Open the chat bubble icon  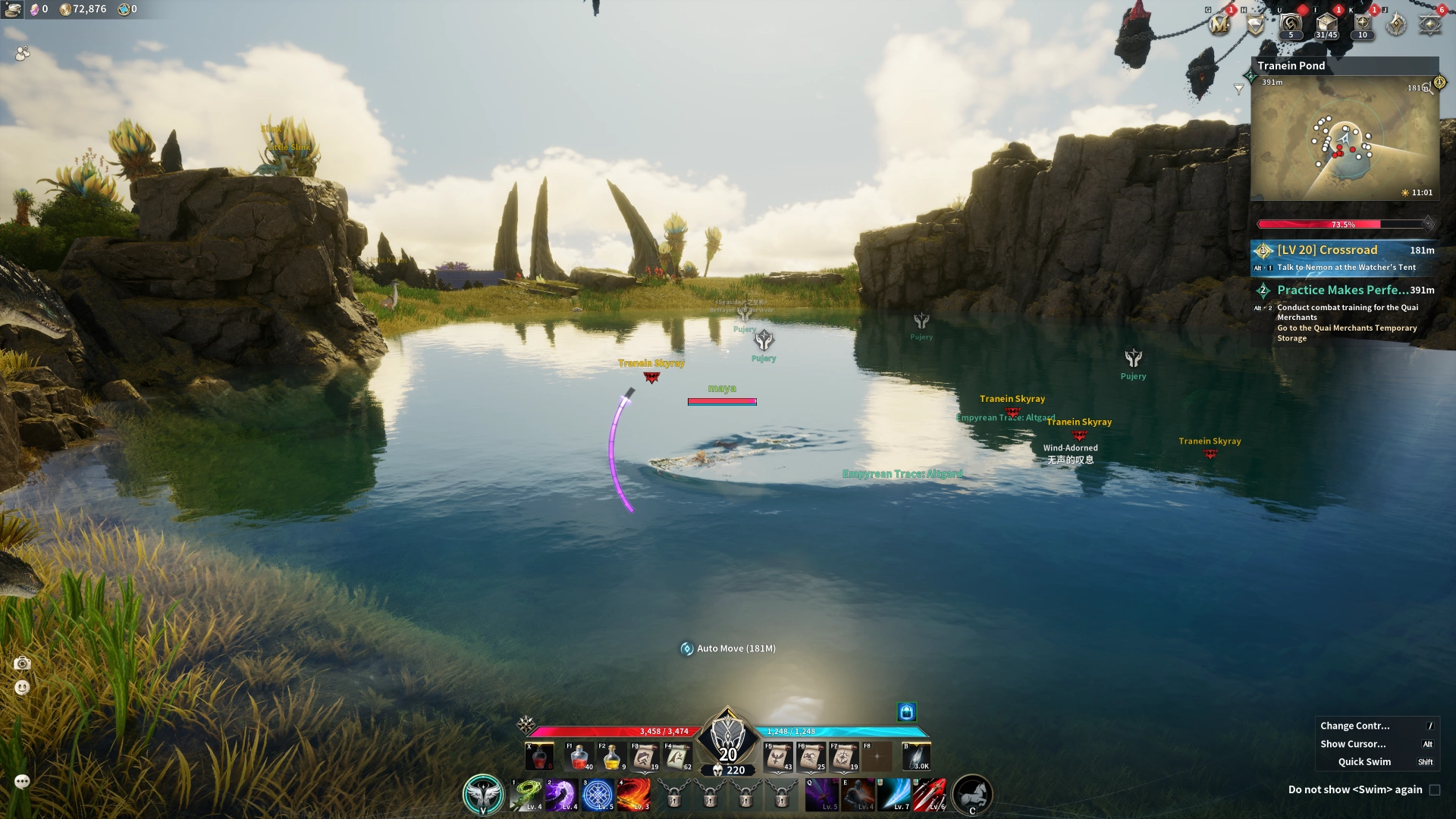tap(22, 782)
